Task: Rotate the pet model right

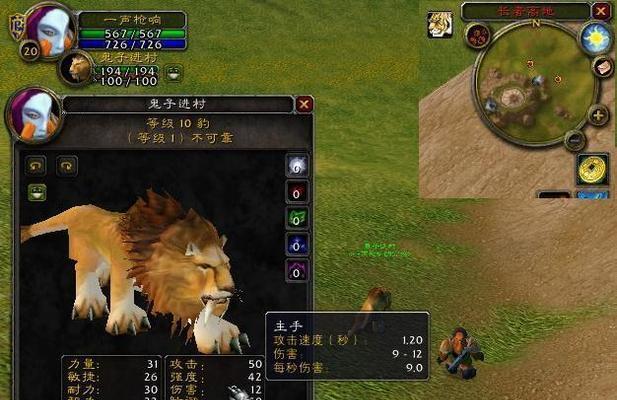Action: point(67,166)
